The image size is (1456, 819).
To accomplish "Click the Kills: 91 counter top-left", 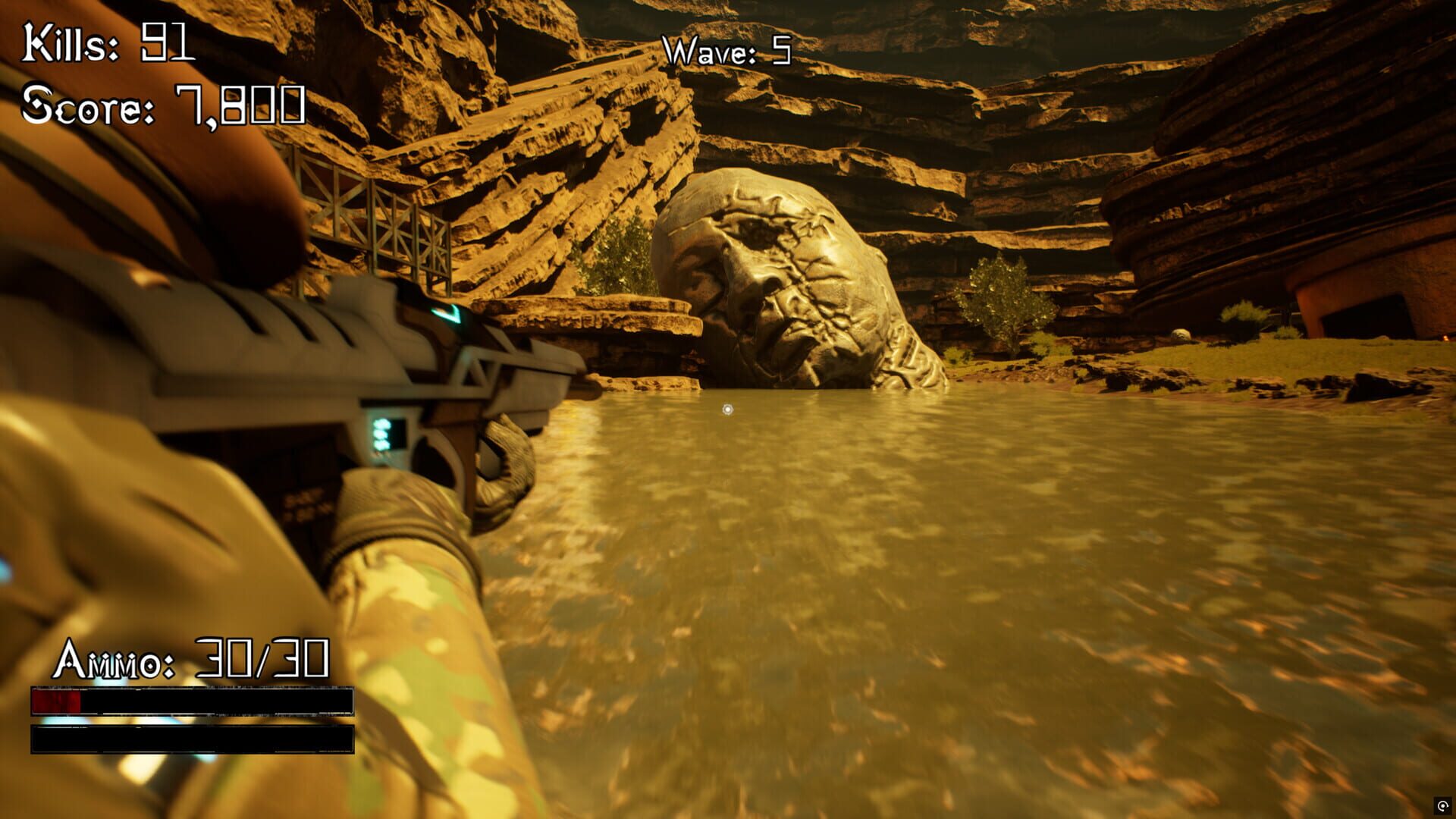I will click(x=108, y=42).
